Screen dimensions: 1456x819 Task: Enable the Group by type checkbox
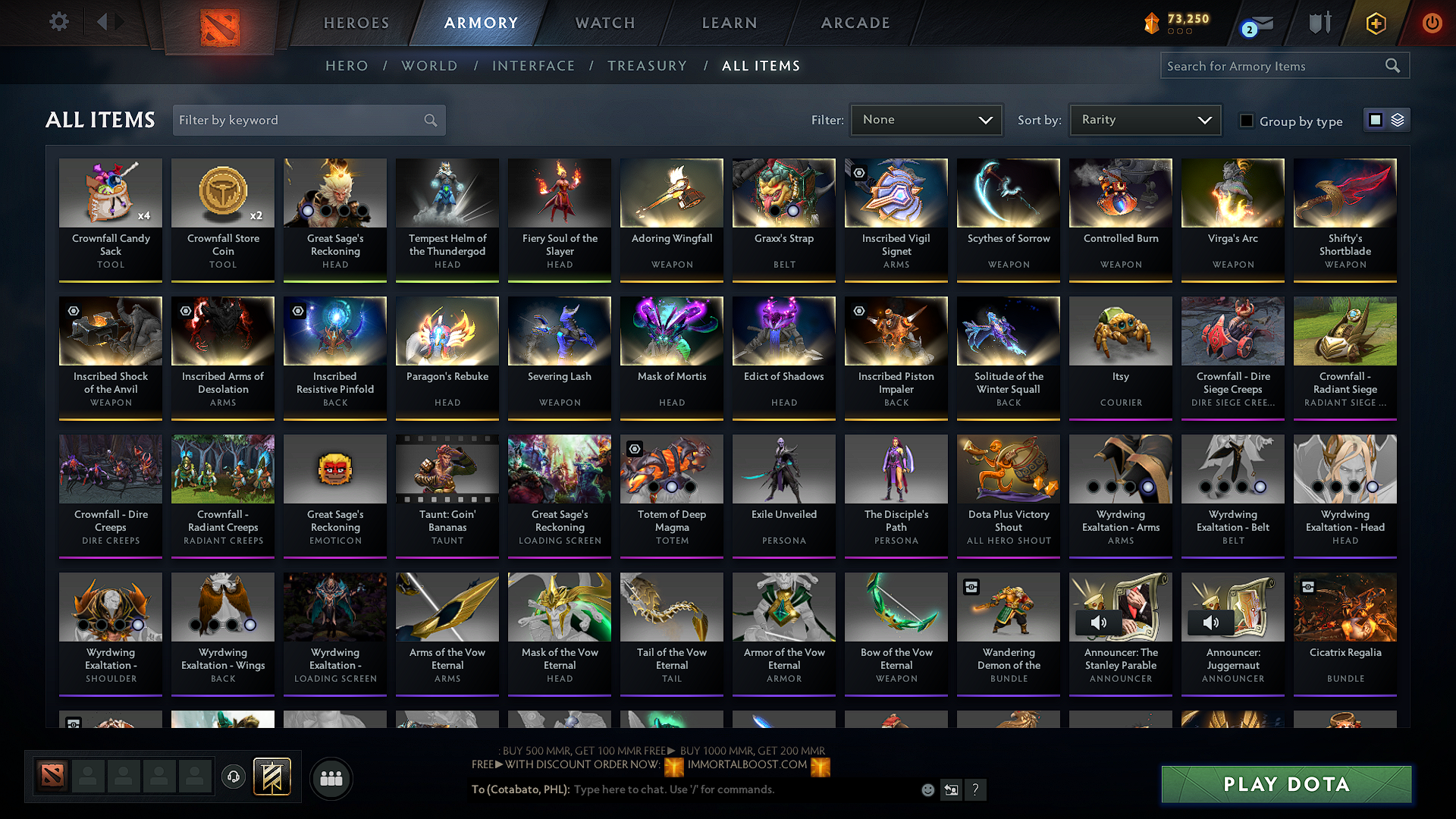pos(1247,121)
